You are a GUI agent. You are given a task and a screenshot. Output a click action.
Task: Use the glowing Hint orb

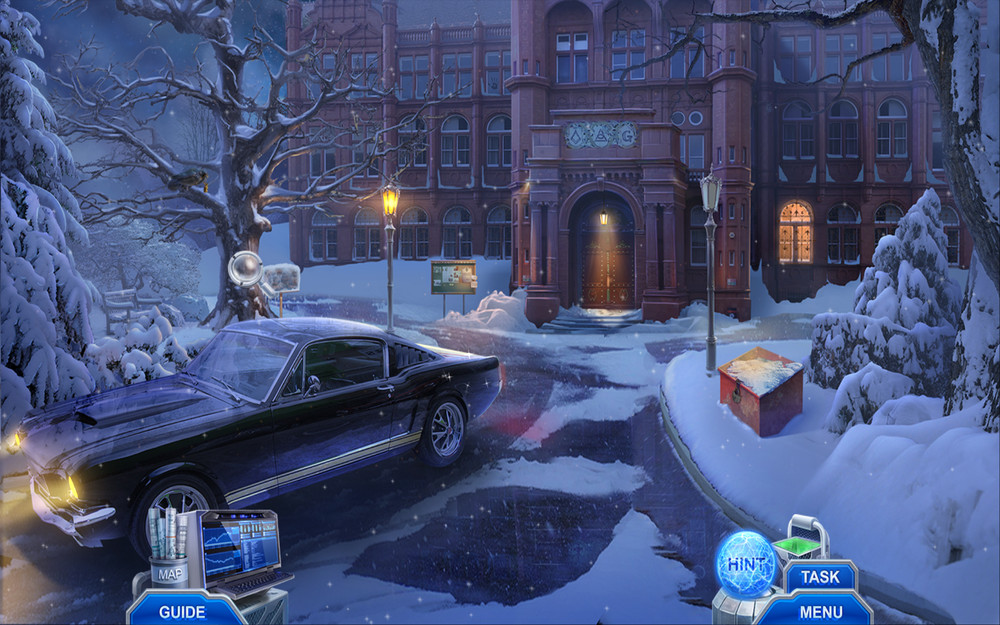pos(746,564)
